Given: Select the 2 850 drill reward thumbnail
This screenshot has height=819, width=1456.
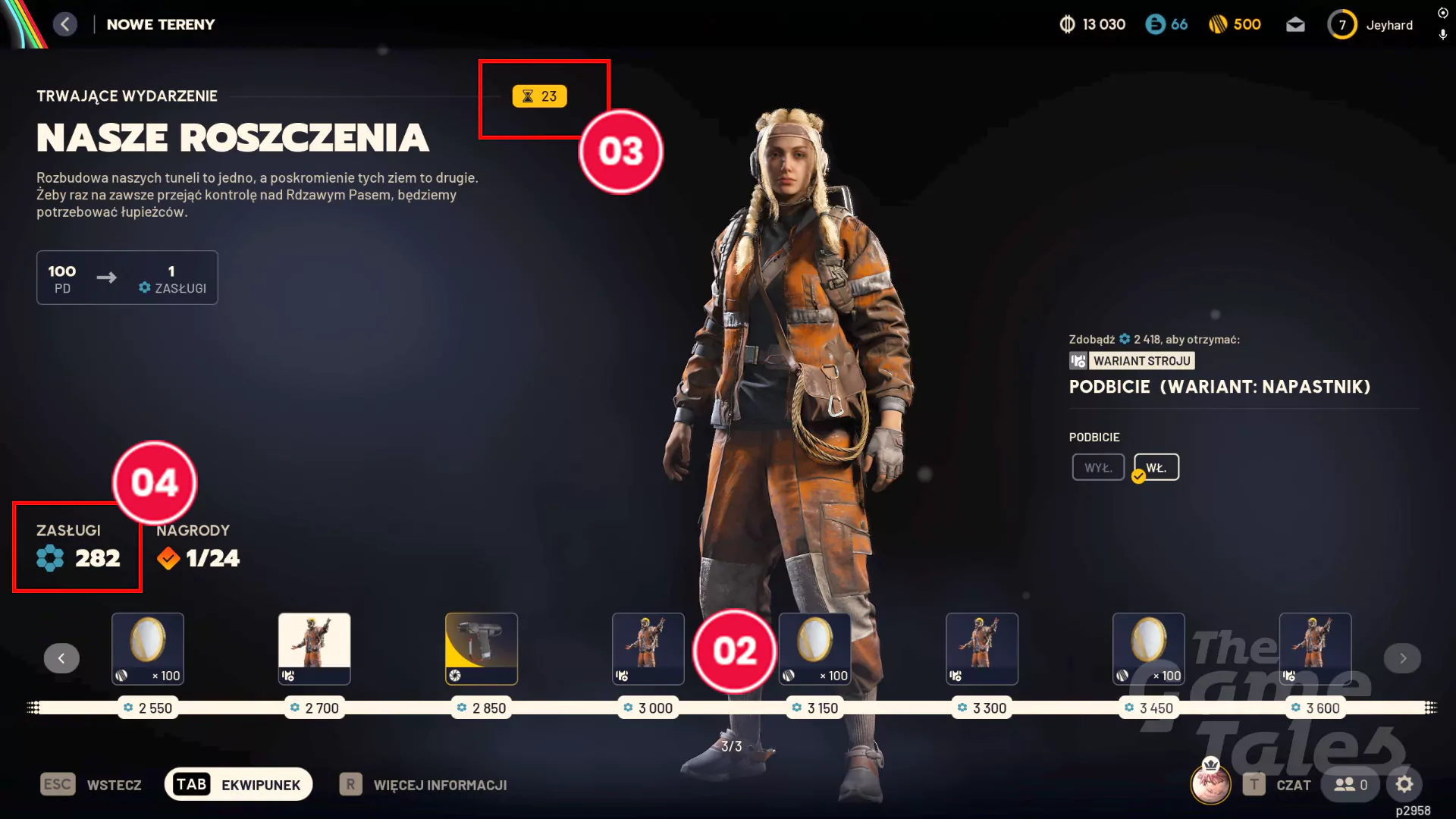Looking at the screenshot, I should tap(481, 648).
